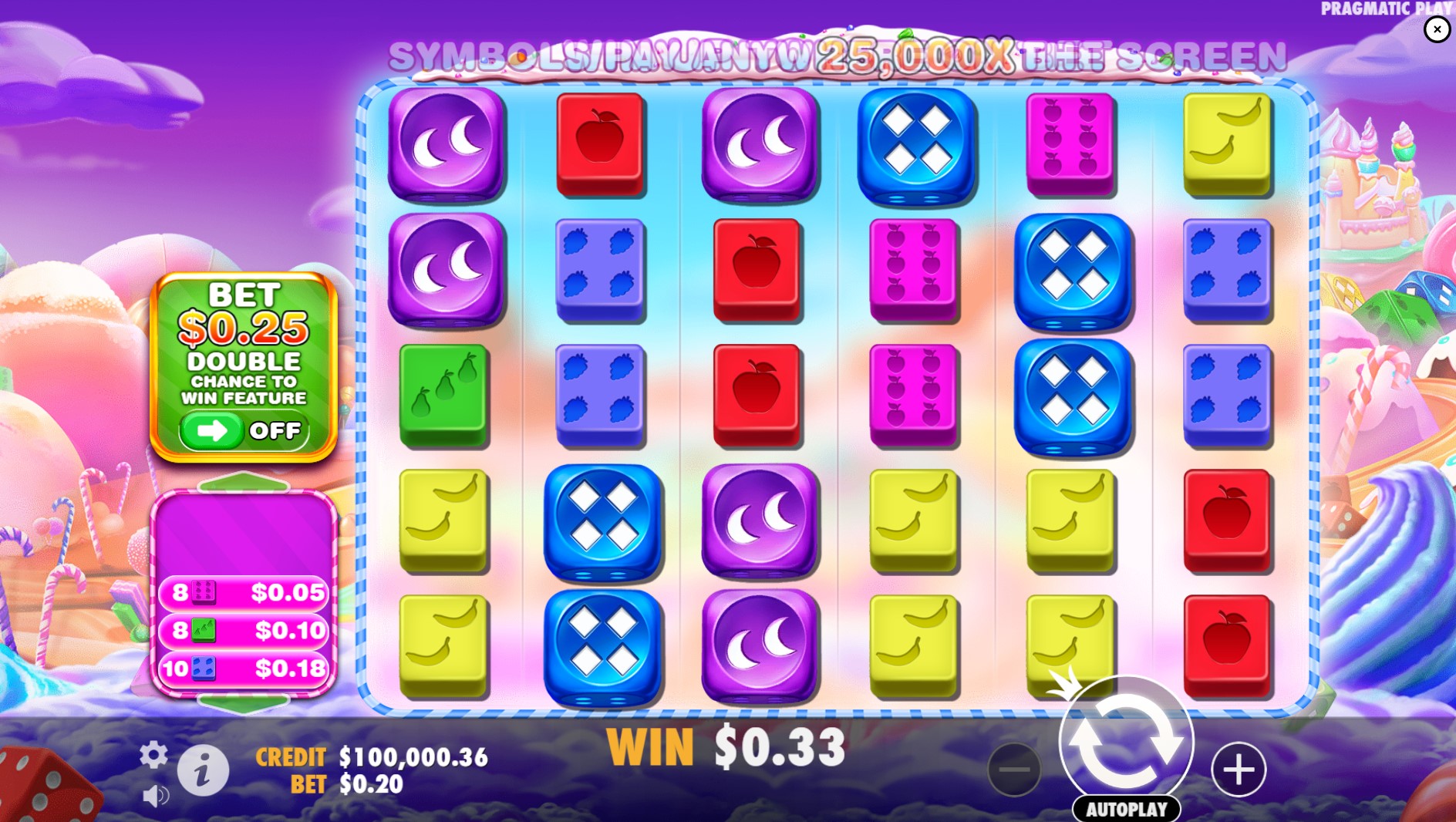
Task: Close the symbols pay overlay with the X
Action: 1436,29
